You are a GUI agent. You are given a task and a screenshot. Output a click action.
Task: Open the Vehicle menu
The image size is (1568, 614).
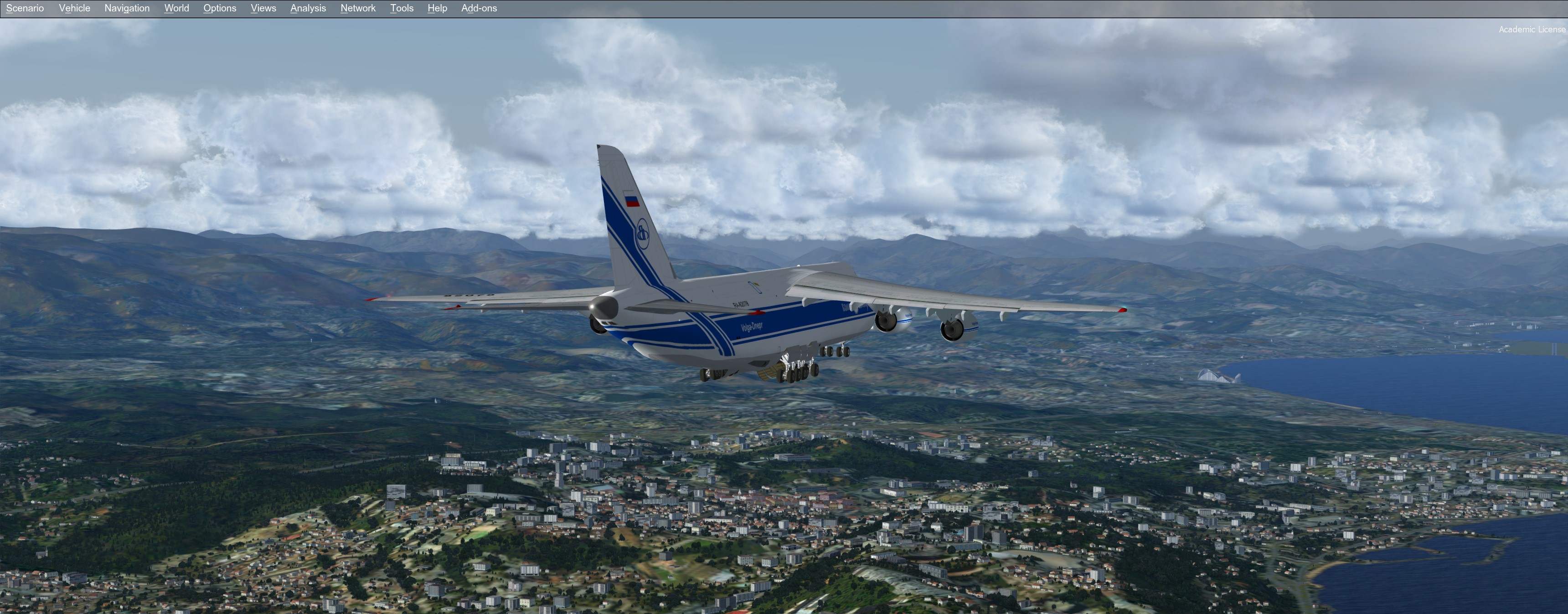(74, 9)
